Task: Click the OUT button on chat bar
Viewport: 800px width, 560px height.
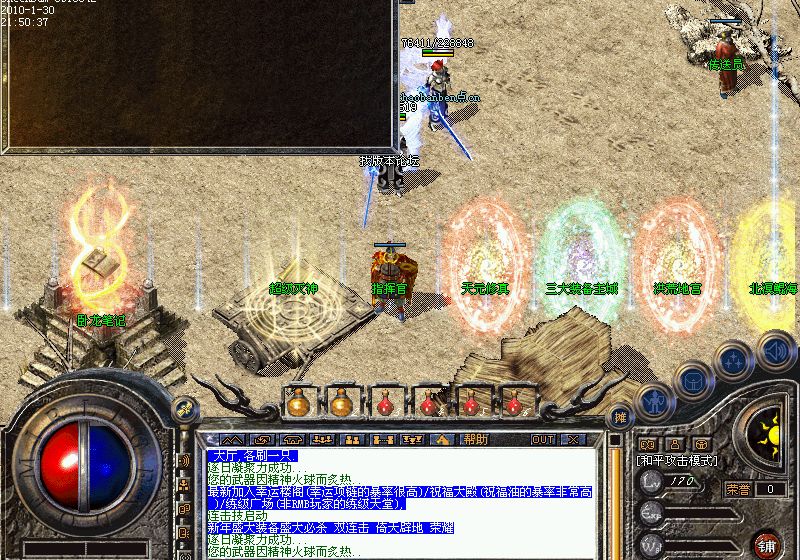Action: click(543, 439)
